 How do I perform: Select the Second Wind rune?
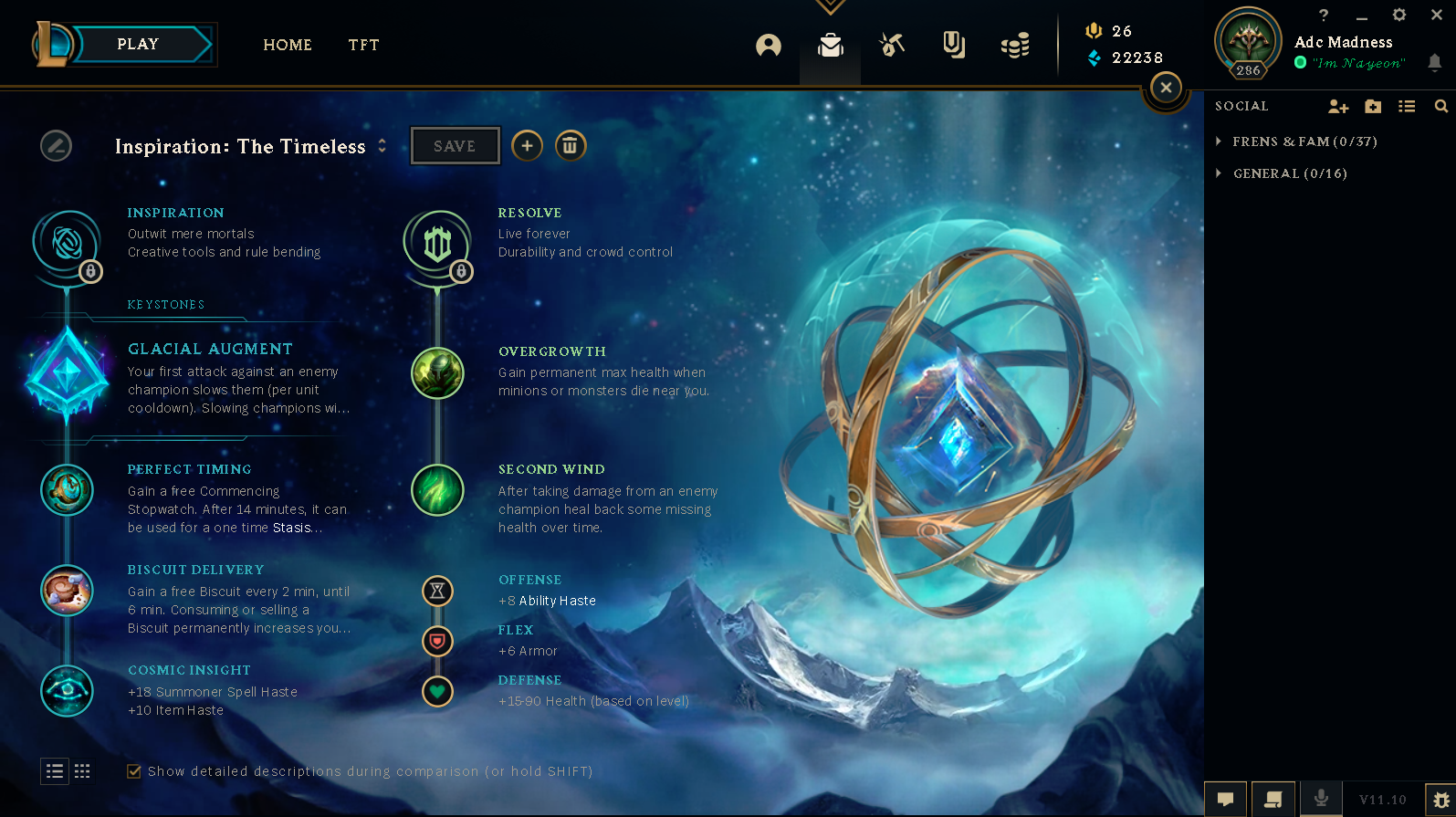(437, 490)
